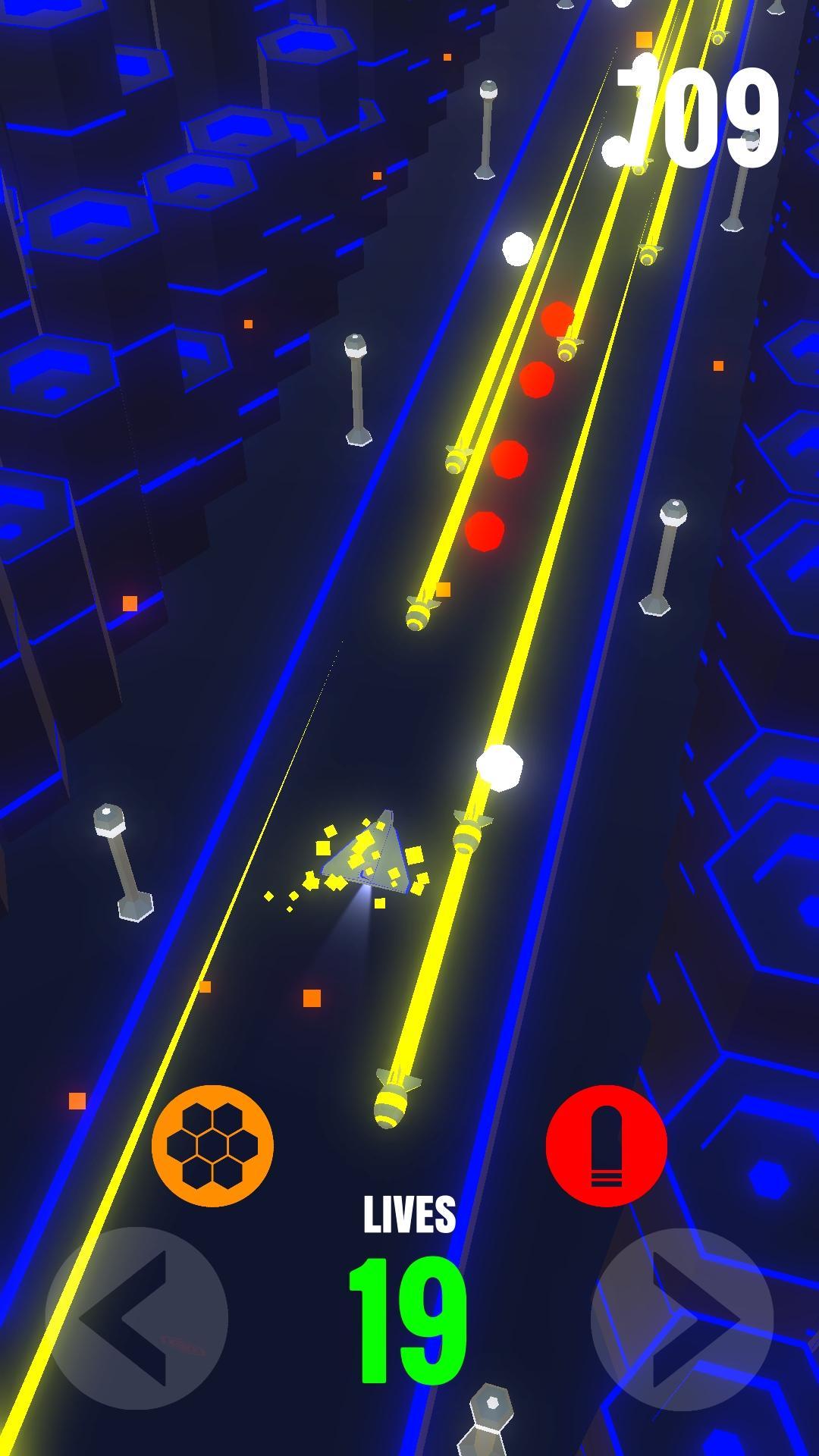The height and width of the screenshot is (1456, 819).
Task: Tap the right arrow steering button
Action: pyautogui.click(x=682, y=1318)
